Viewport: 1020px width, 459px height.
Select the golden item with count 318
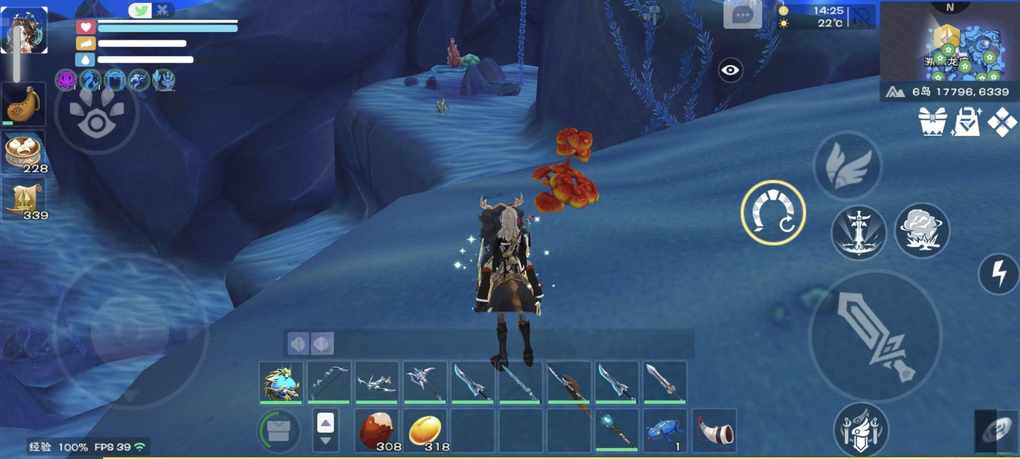pos(426,429)
